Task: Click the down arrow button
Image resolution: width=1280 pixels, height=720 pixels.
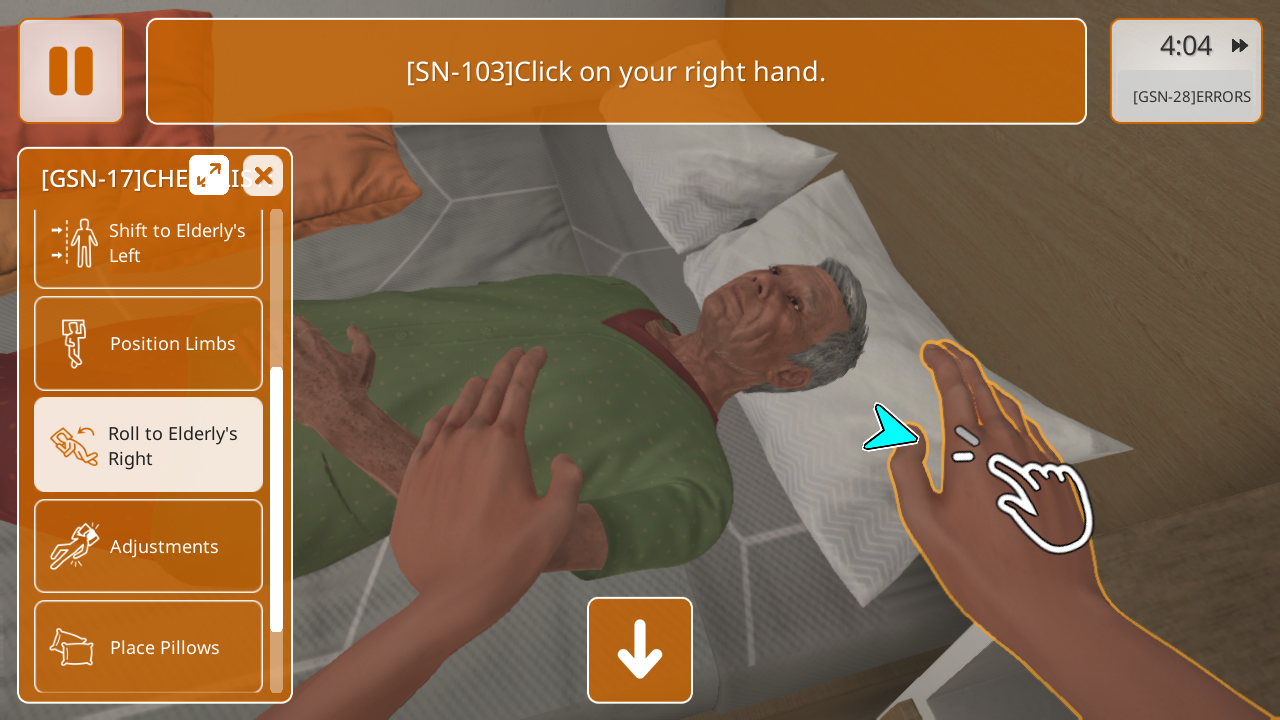Action: (x=640, y=650)
